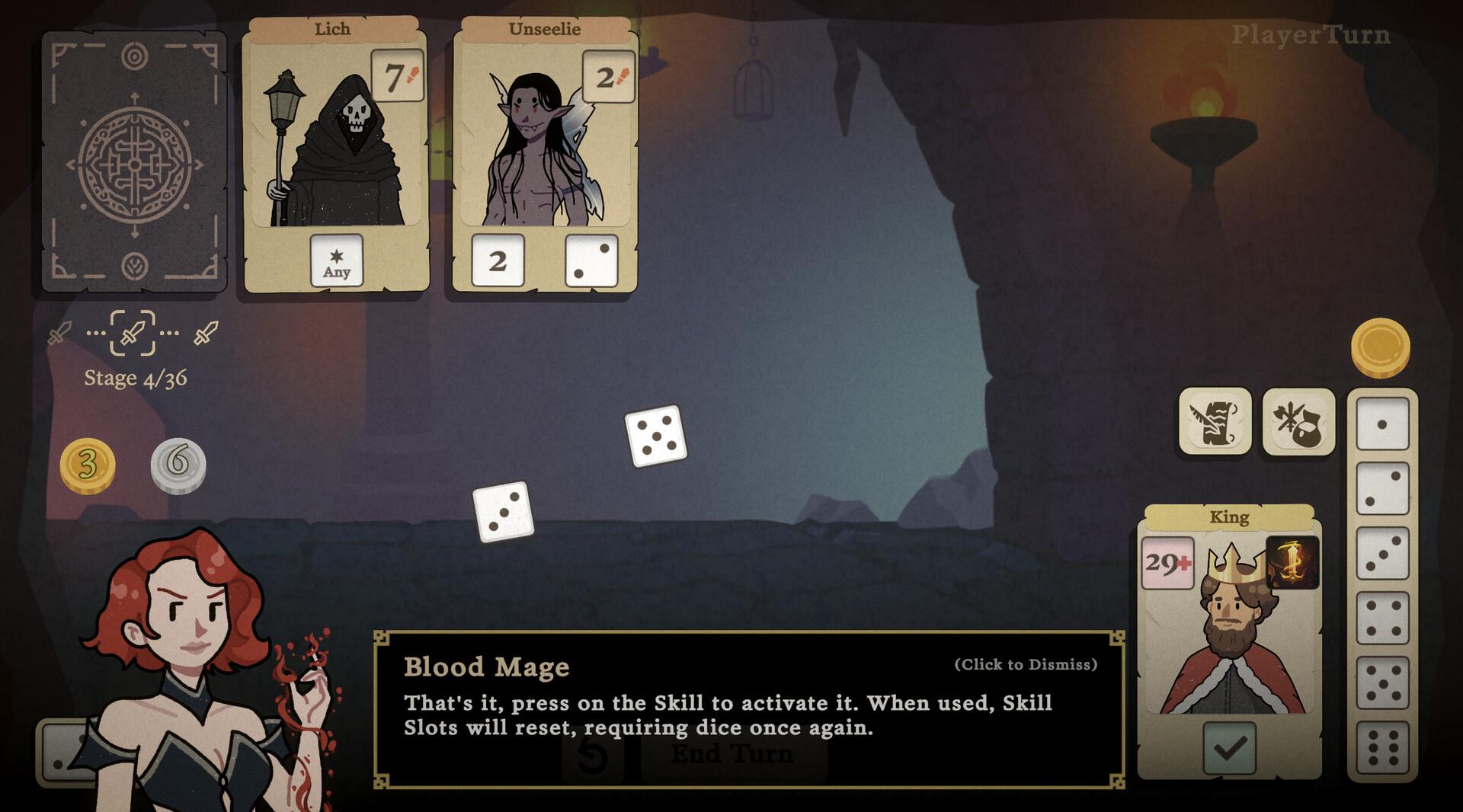Click the face-down enemy deck card

[x=134, y=161]
